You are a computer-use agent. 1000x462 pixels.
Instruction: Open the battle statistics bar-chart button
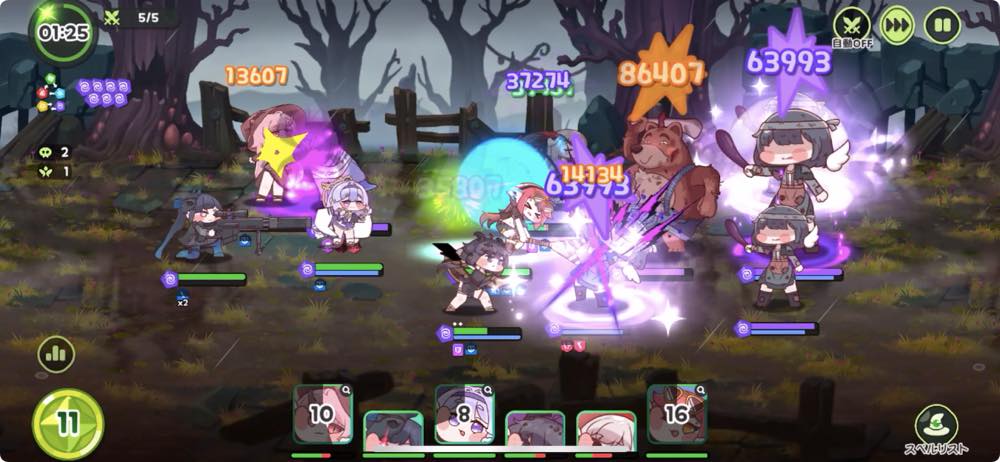pyautogui.click(x=56, y=354)
